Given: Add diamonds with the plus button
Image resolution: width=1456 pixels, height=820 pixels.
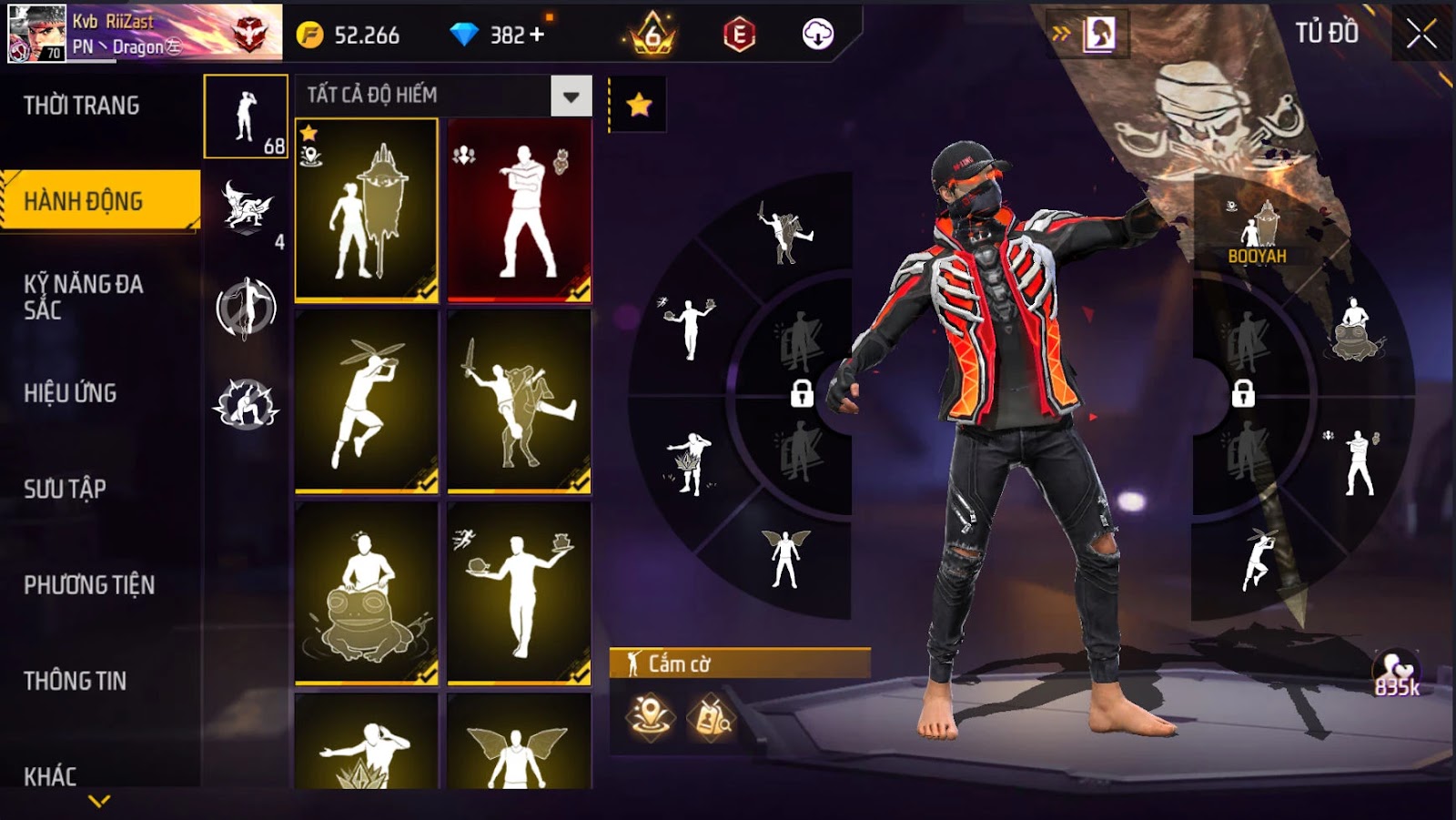Looking at the screenshot, I should [537, 35].
